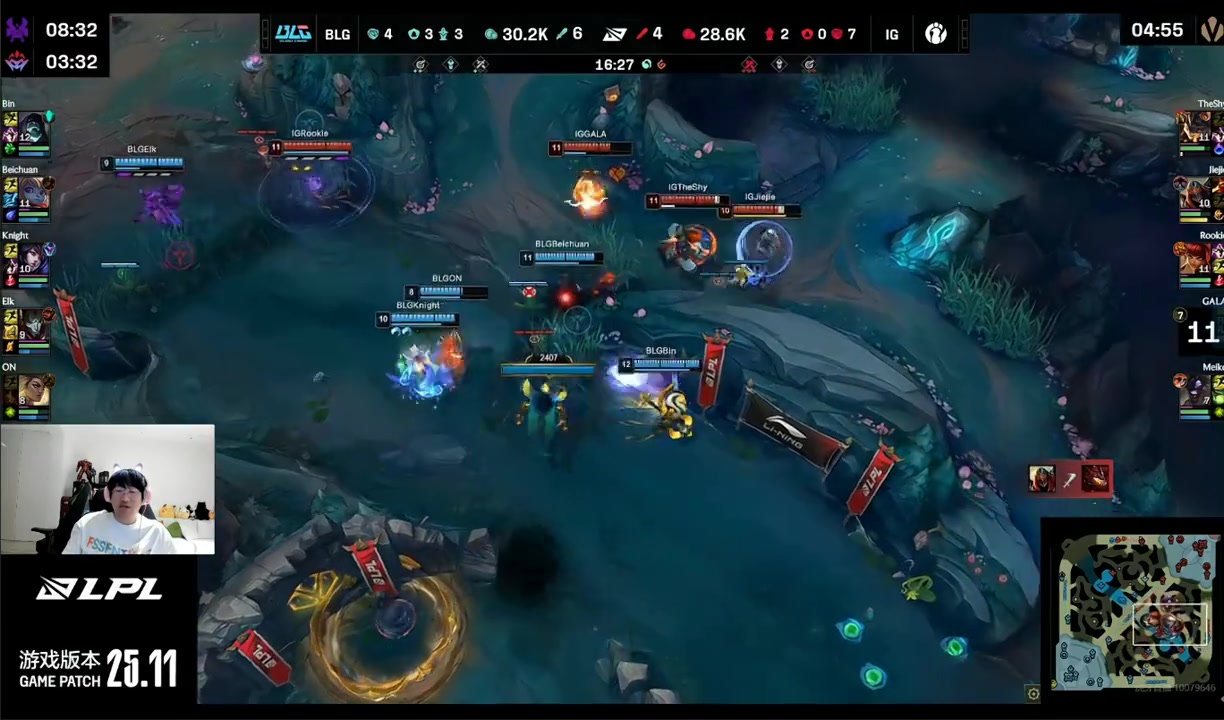Click the kill feed notification
This screenshot has width=1224, height=720.
(1069, 479)
